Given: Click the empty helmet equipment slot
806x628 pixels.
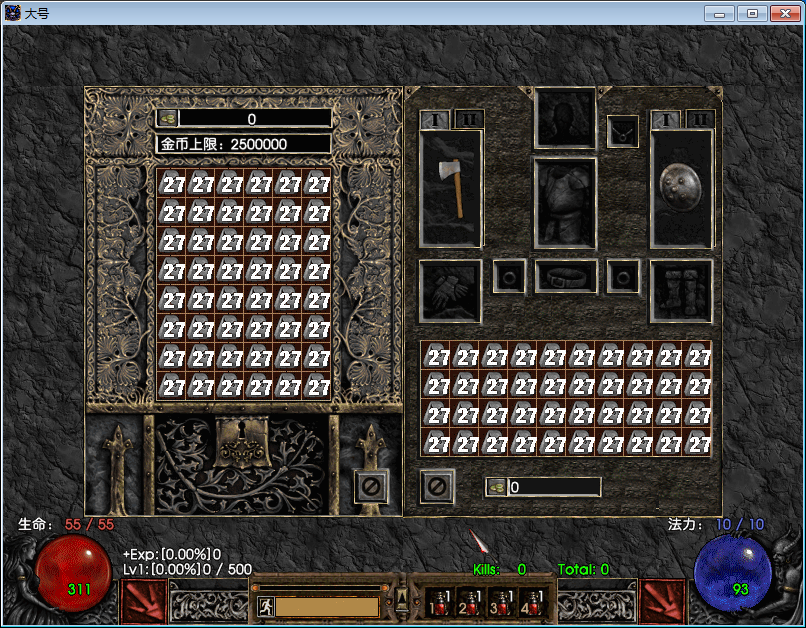Looking at the screenshot, I should [565, 117].
